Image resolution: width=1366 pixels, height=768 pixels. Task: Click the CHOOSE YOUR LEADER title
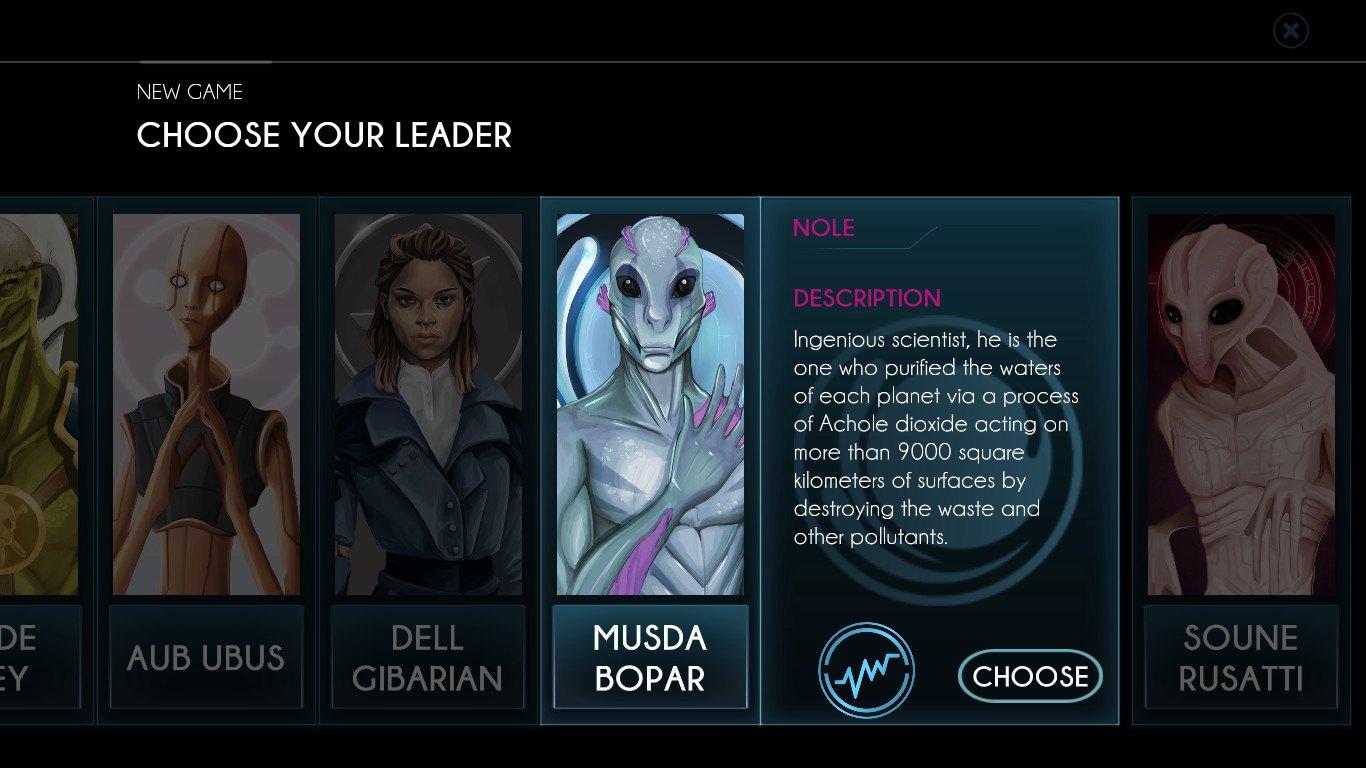[x=323, y=136]
